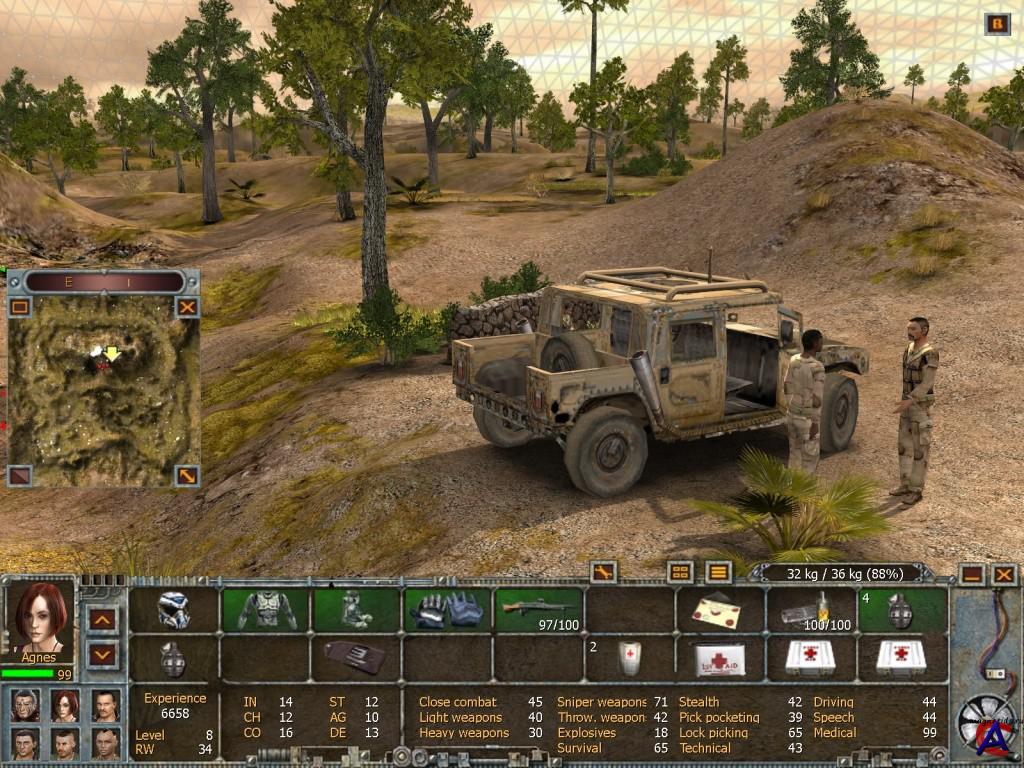This screenshot has height=768, width=1024.
Task: Select the first aid bag item
Action: pos(720,658)
